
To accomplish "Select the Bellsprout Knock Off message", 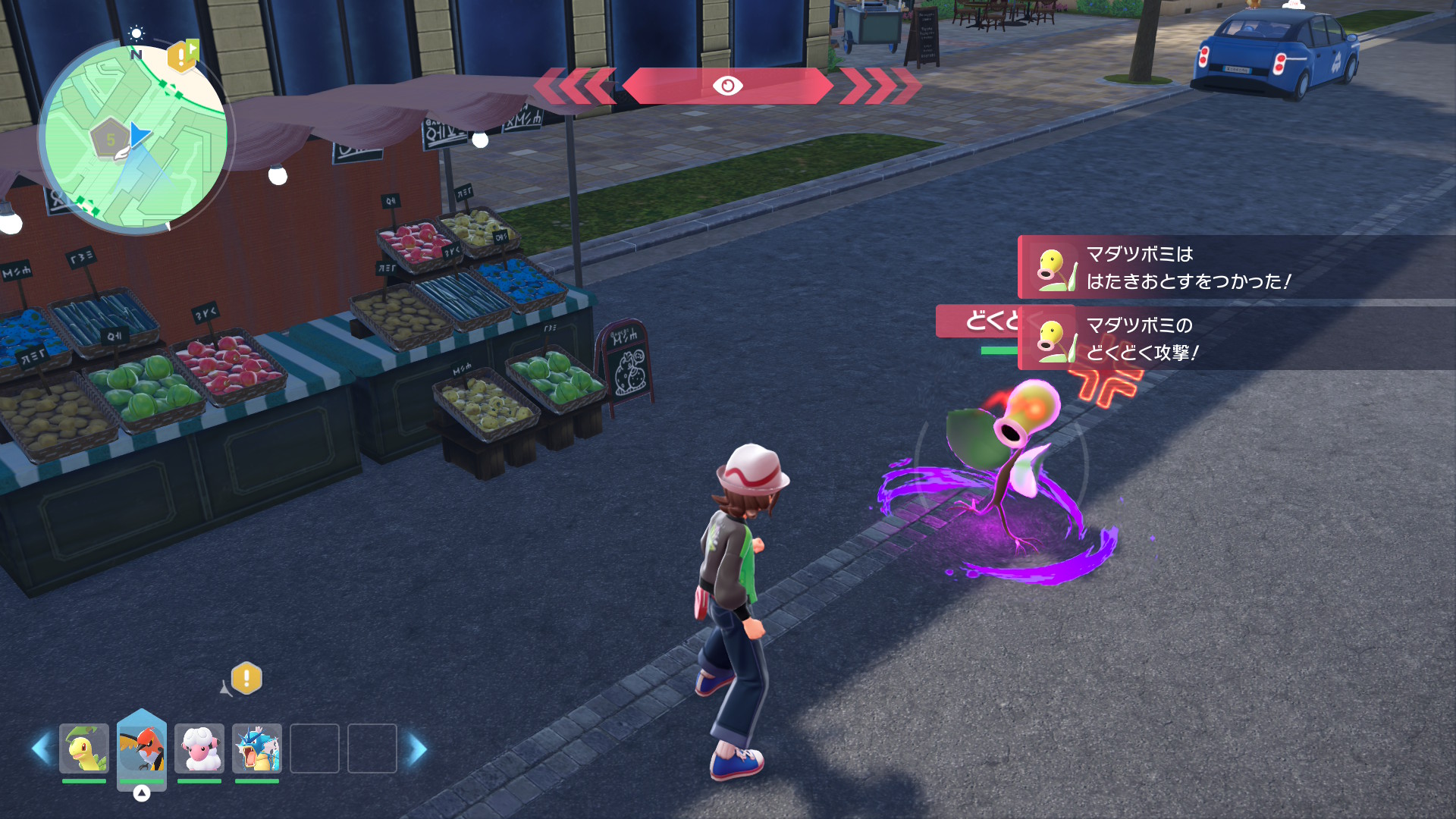I will pos(1236,268).
